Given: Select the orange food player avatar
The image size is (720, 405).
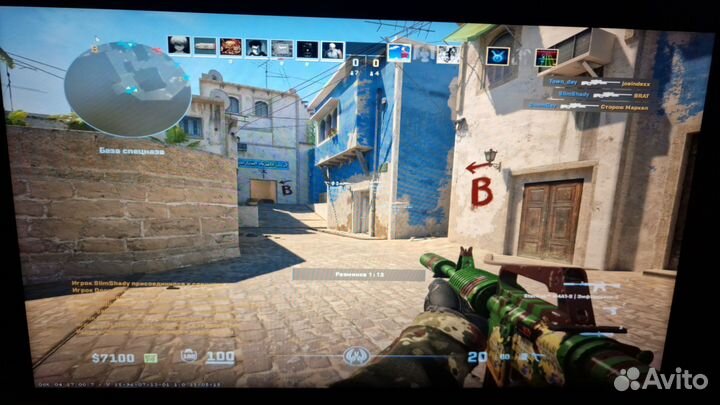Looking at the screenshot, I should 231,46.
